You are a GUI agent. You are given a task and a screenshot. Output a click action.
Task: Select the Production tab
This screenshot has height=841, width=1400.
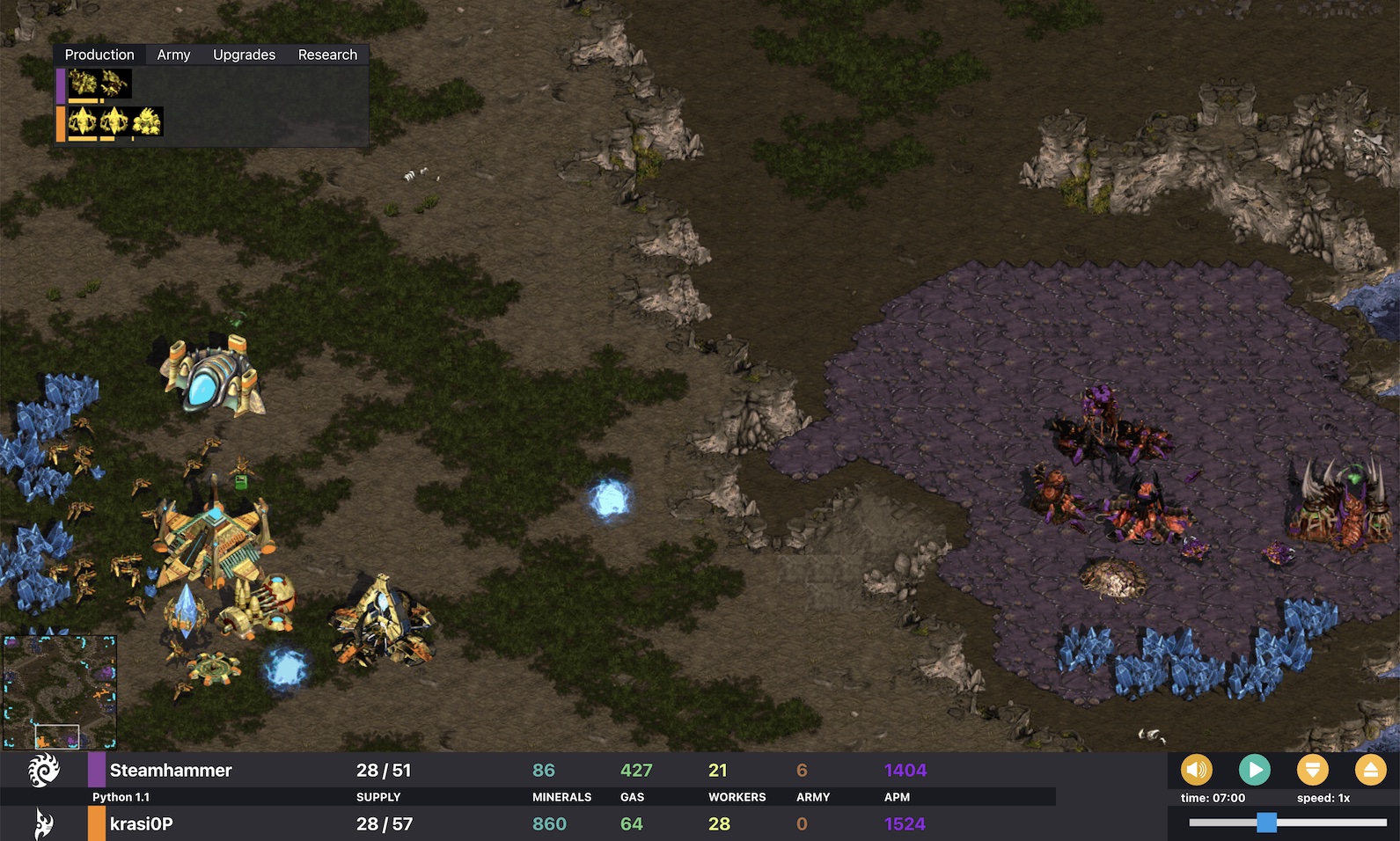(99, 54)
